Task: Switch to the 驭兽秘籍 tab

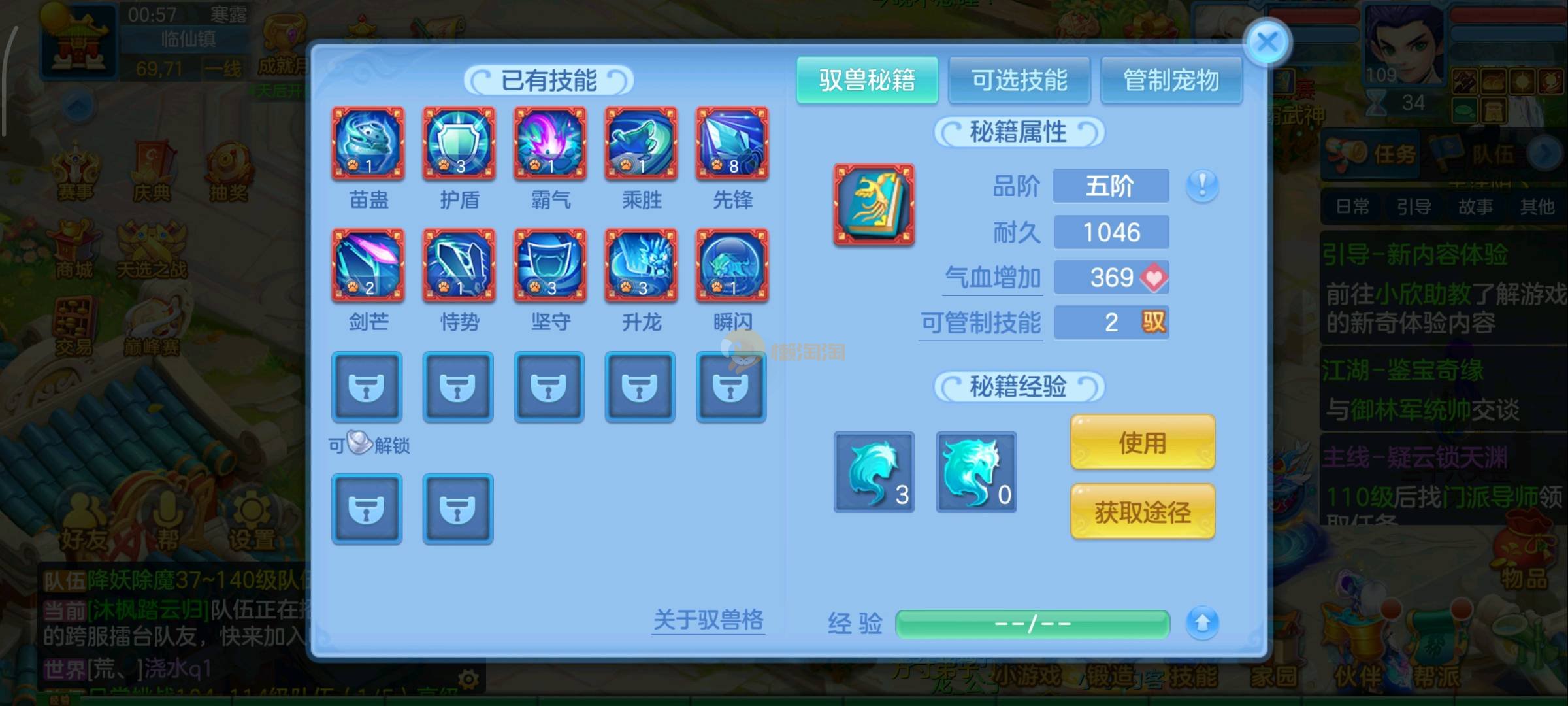Action: click(867, 80)
